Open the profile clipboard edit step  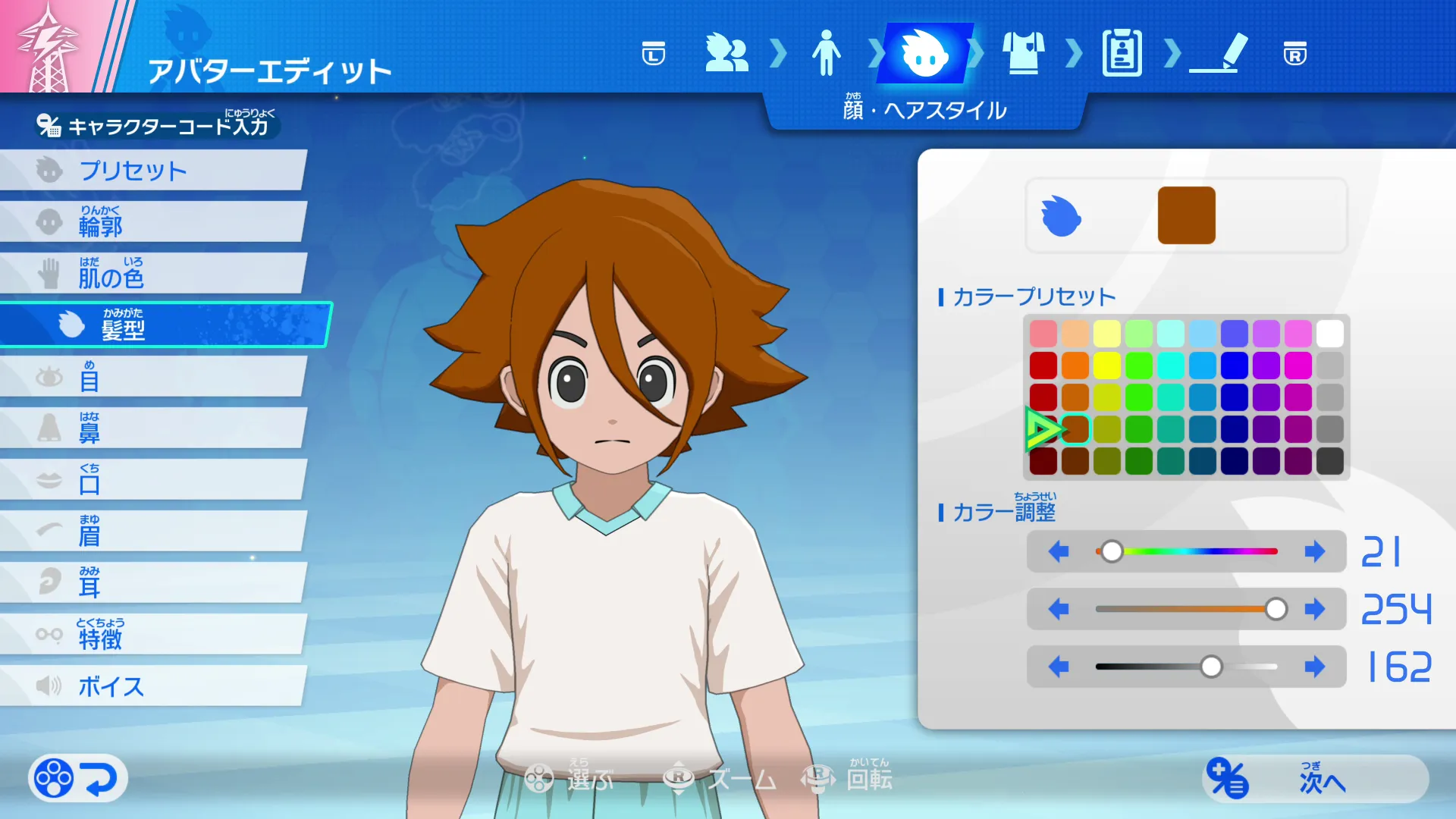point(1122,55)
